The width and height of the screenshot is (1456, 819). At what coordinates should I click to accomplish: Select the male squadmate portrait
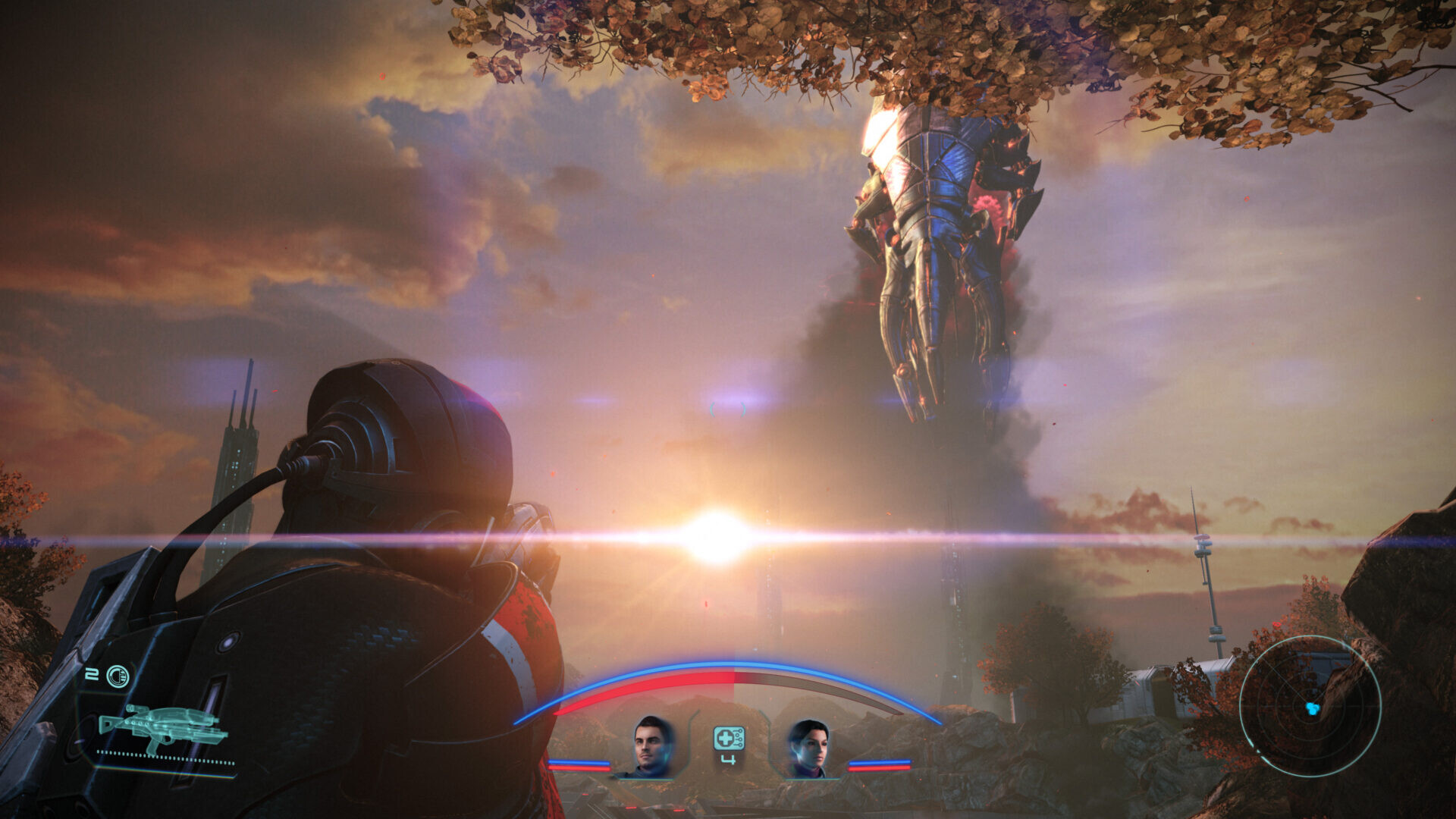[653, 746]
